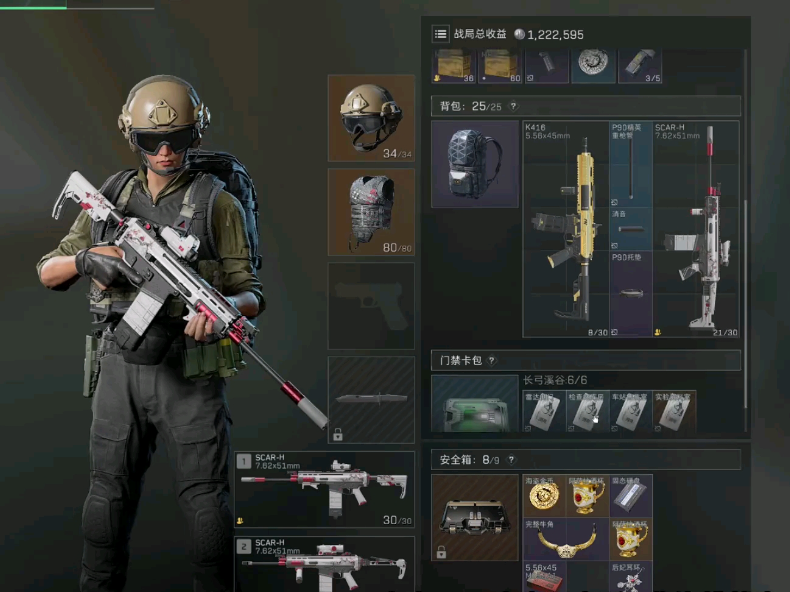
Task: Open the list icon beside match earnings
Action: pos(440,34)
